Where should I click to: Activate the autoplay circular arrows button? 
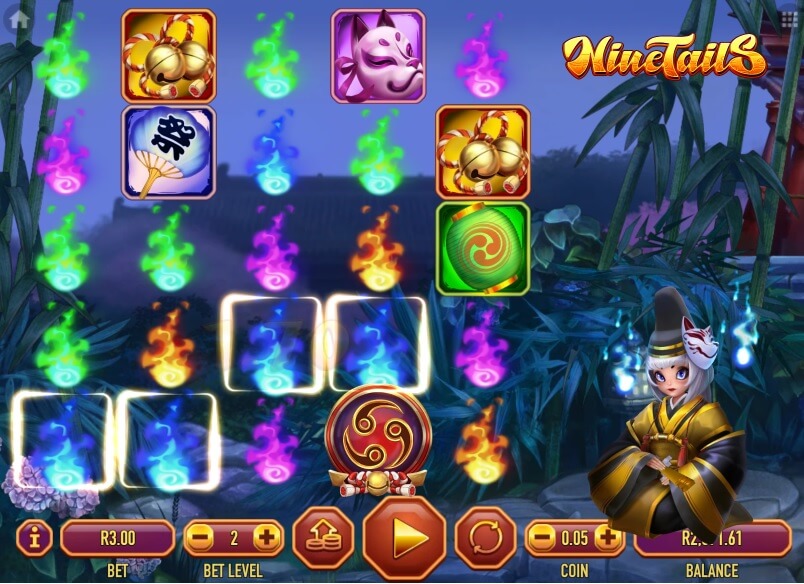(x=485, y=538)
